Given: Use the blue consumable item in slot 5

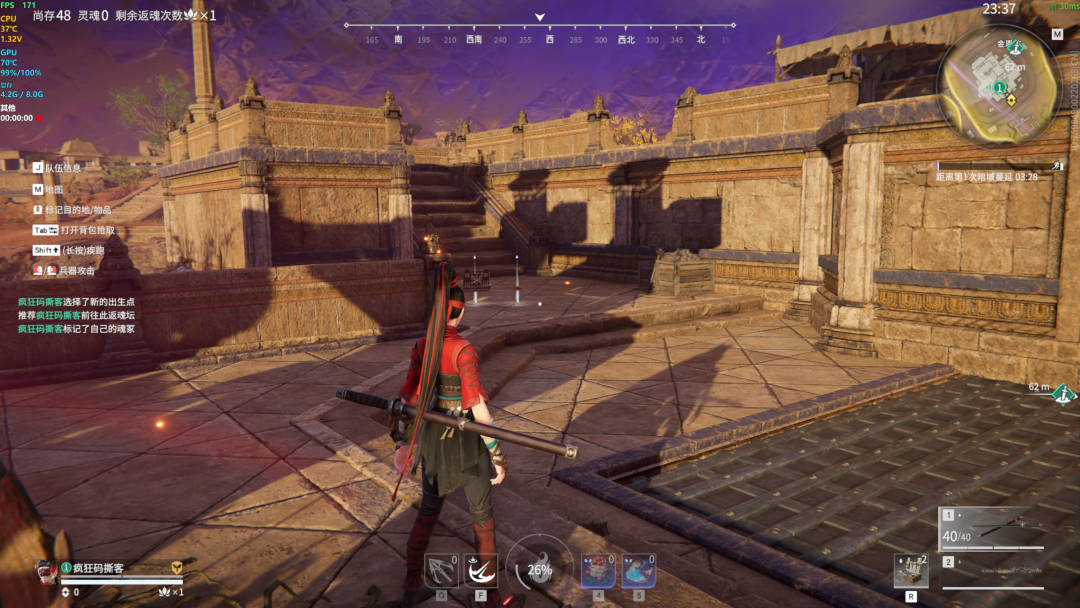Looking at the screenshot, I should (x=639, y=571).
